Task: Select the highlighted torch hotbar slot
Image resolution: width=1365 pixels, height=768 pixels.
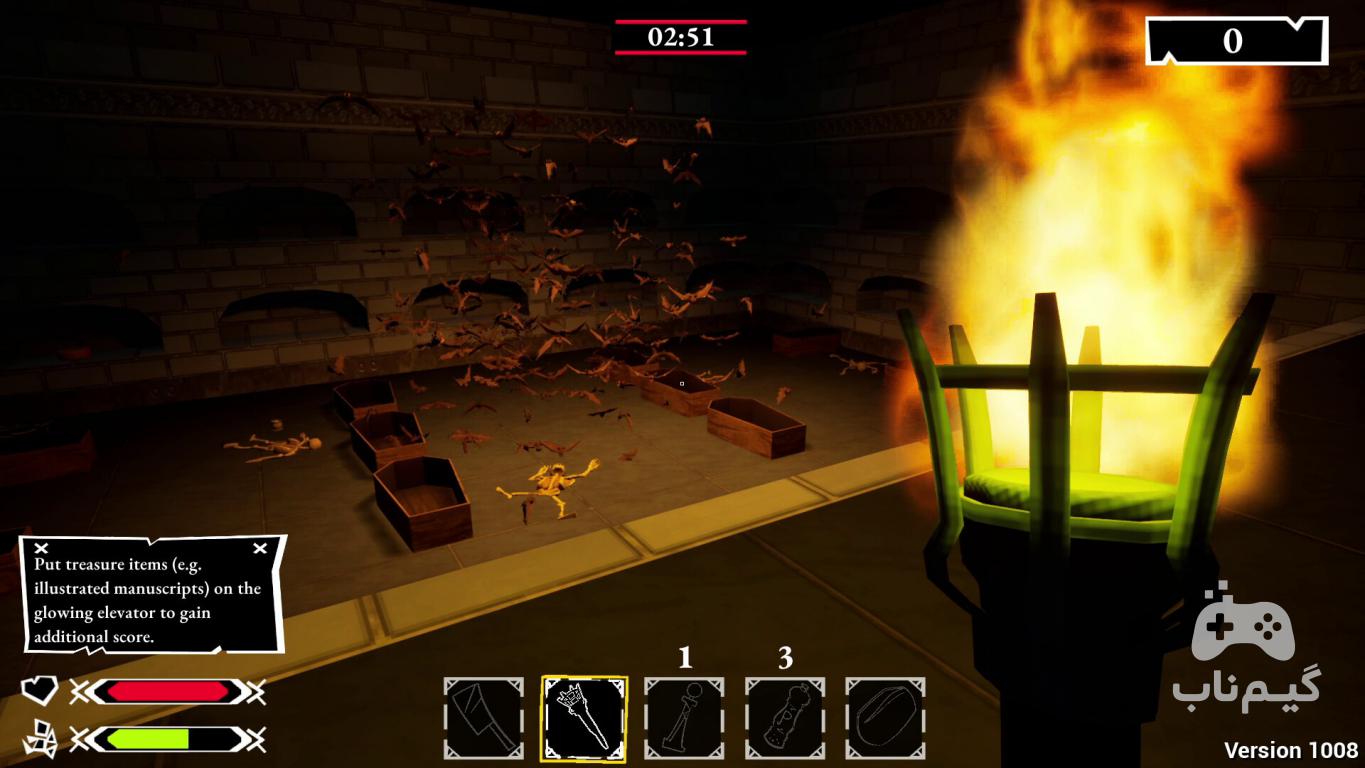Action: 584,718
